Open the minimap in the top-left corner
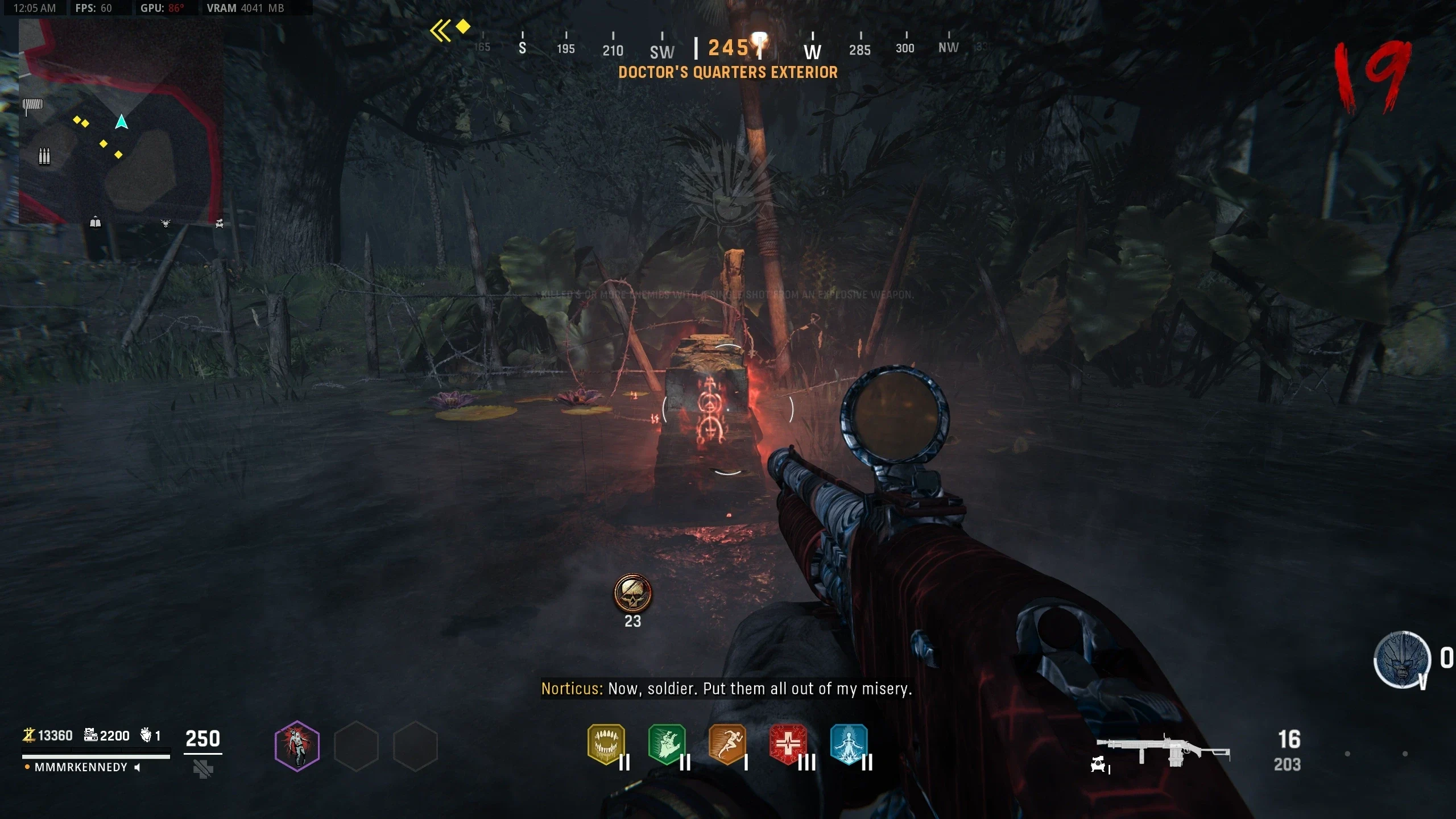 point(121,121)
